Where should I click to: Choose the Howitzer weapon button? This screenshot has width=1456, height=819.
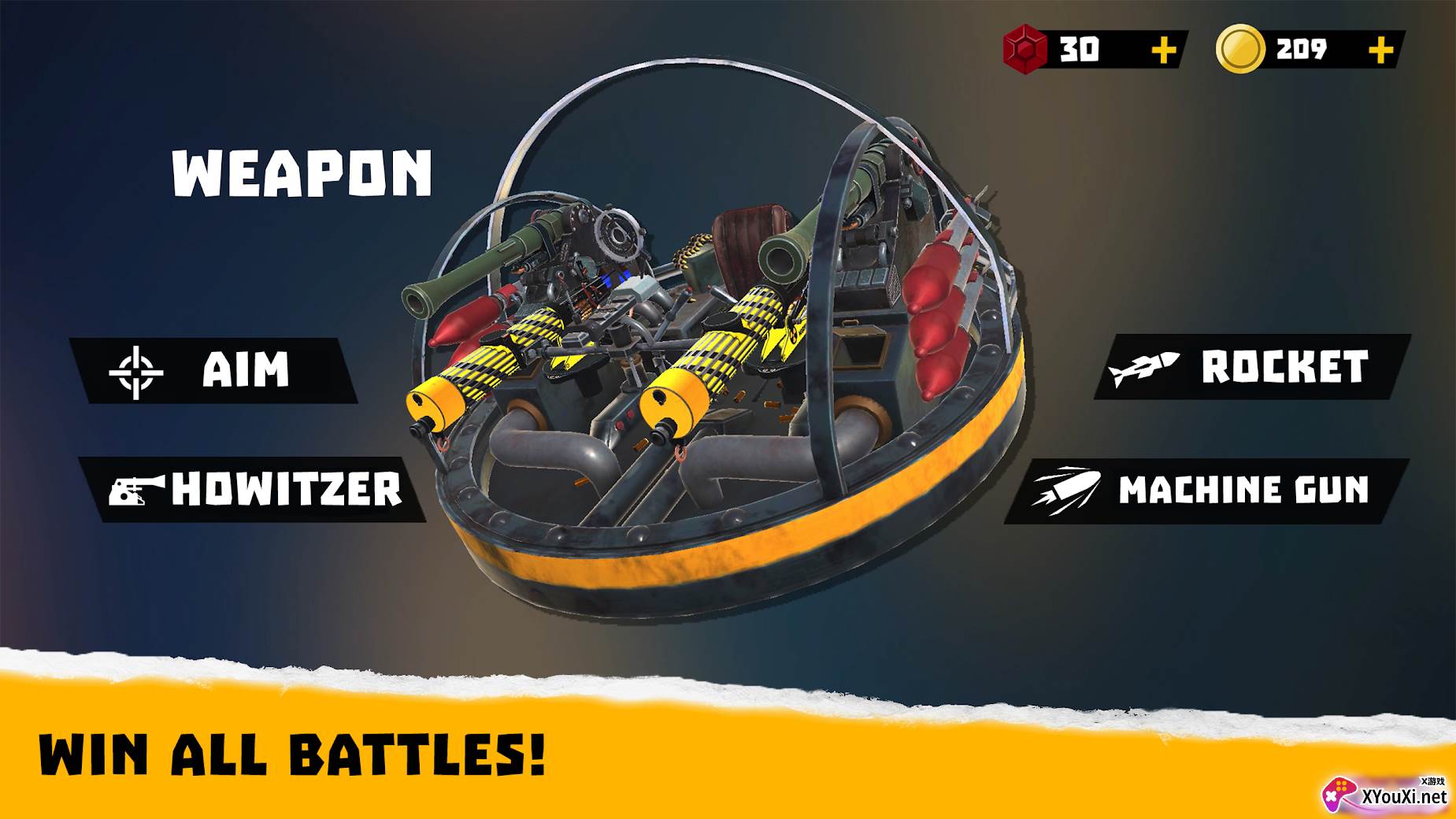pyautogui.click(x=254, y=489)
